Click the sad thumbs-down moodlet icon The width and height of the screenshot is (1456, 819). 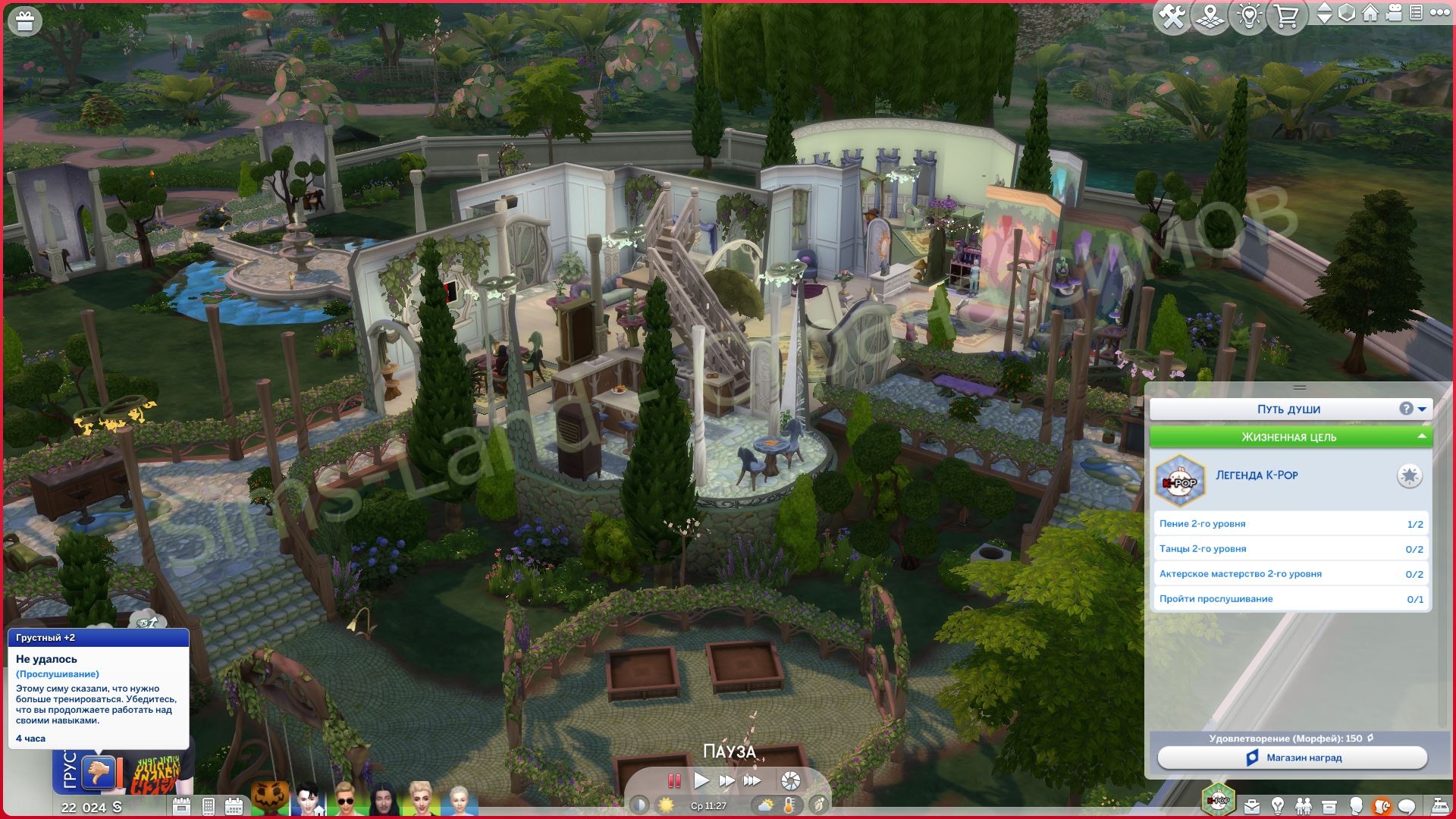pyautogui.click(x=99, y=773)
